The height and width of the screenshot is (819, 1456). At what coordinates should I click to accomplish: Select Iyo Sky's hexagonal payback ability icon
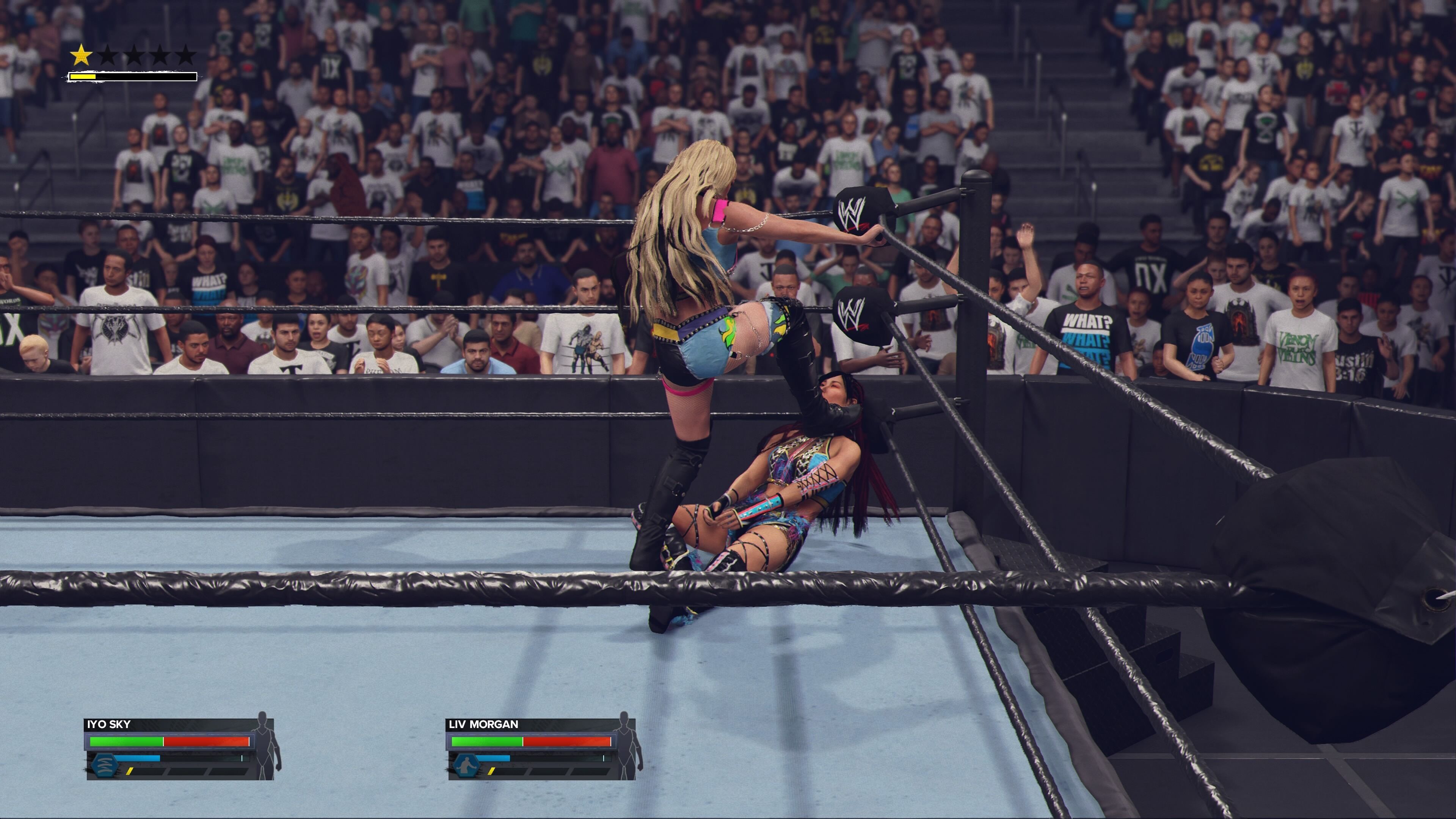point(104,765)
